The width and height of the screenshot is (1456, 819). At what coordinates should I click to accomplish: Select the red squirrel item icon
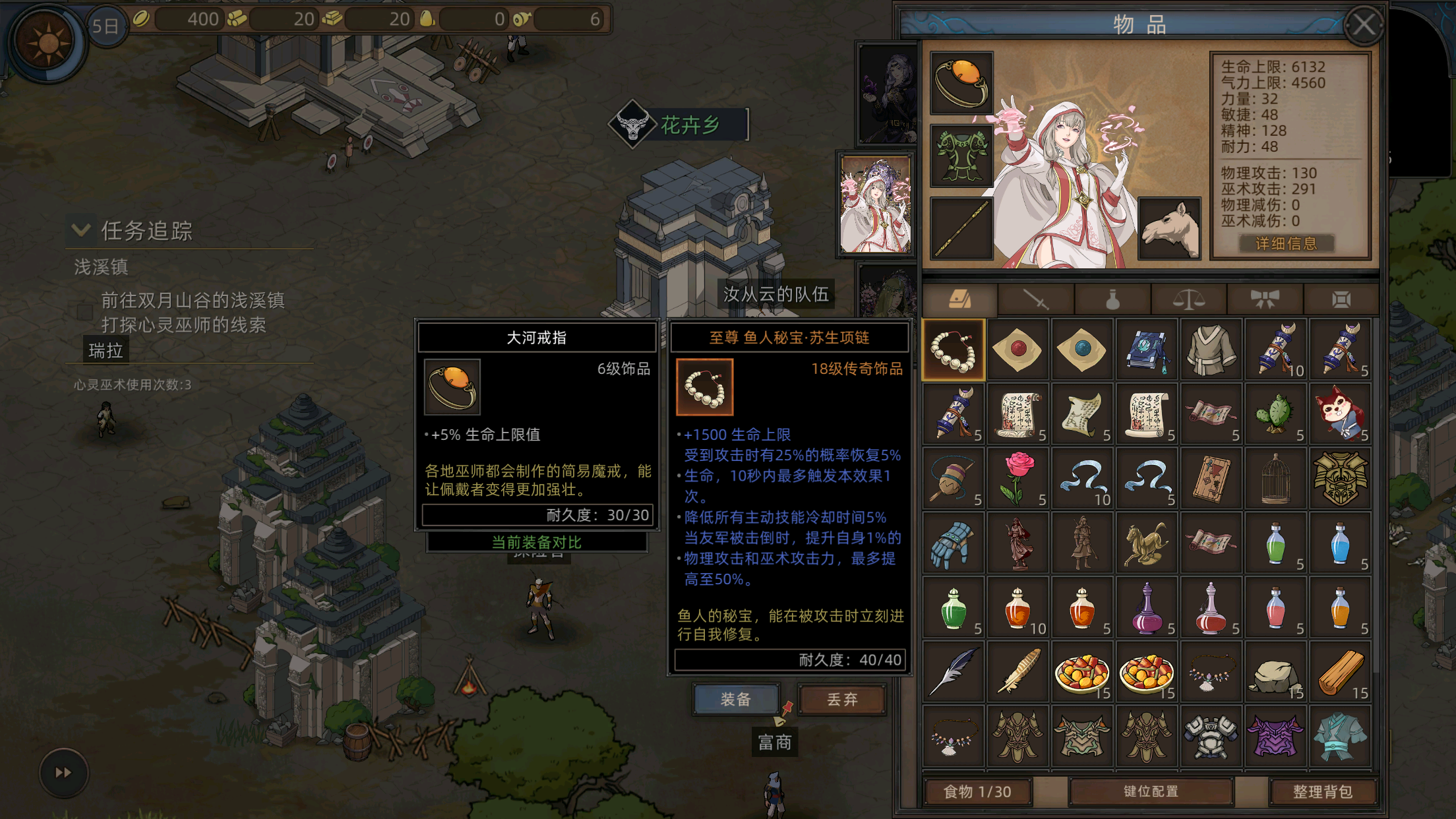[1342, 412]
